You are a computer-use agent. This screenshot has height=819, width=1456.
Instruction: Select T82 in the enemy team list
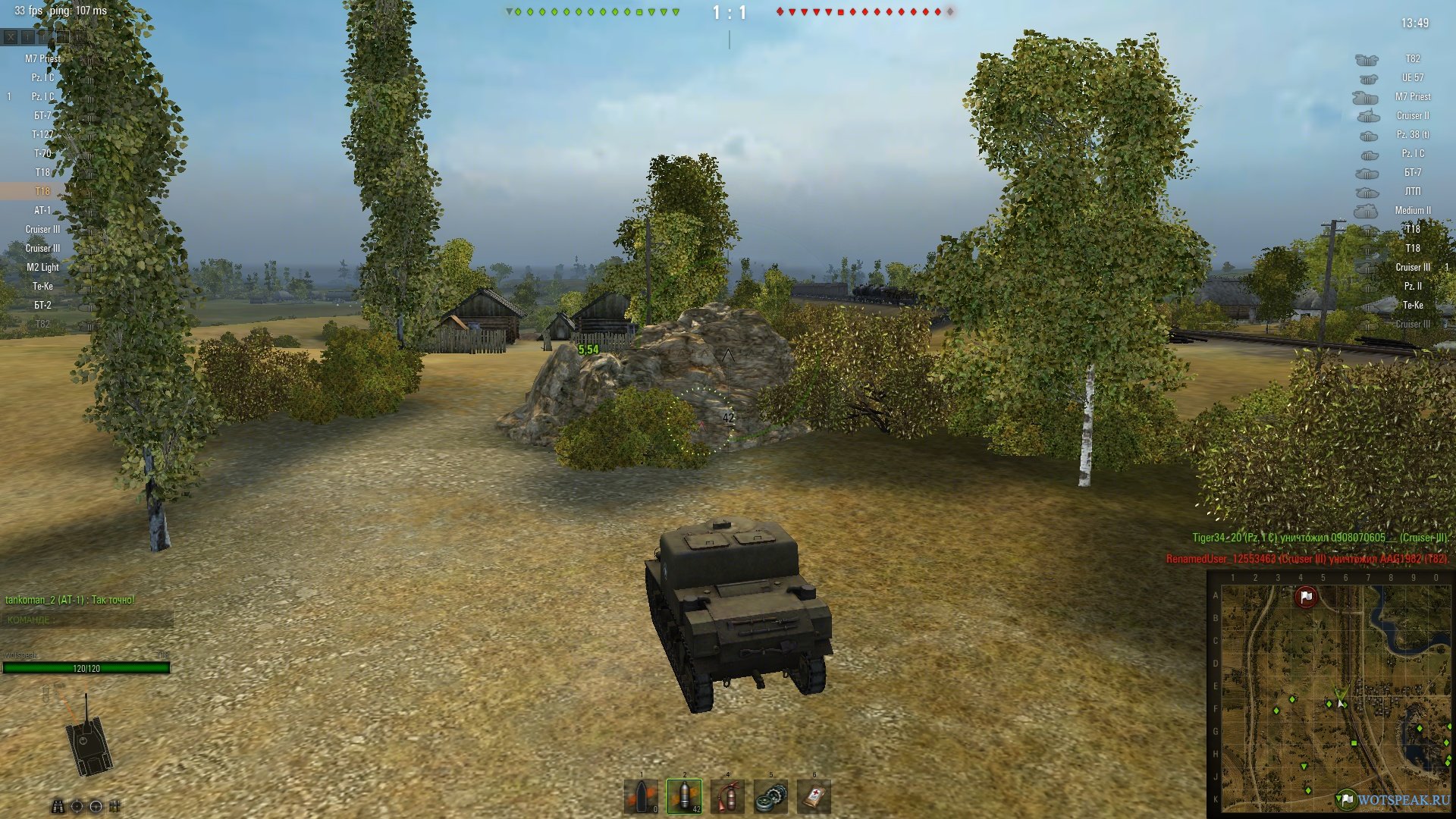point(1412,58)
